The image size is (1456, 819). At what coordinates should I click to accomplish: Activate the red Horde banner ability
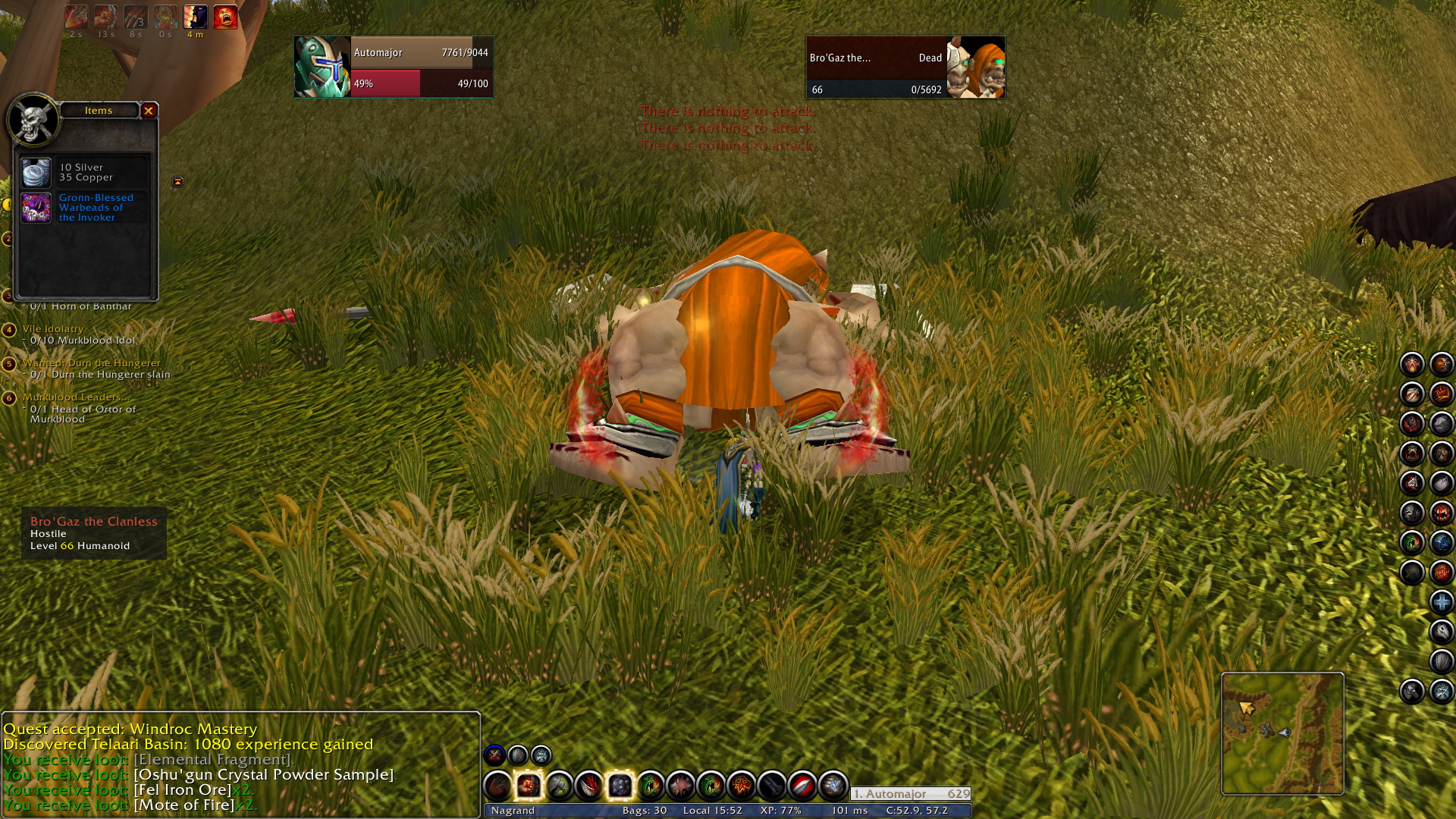[741, 786]
